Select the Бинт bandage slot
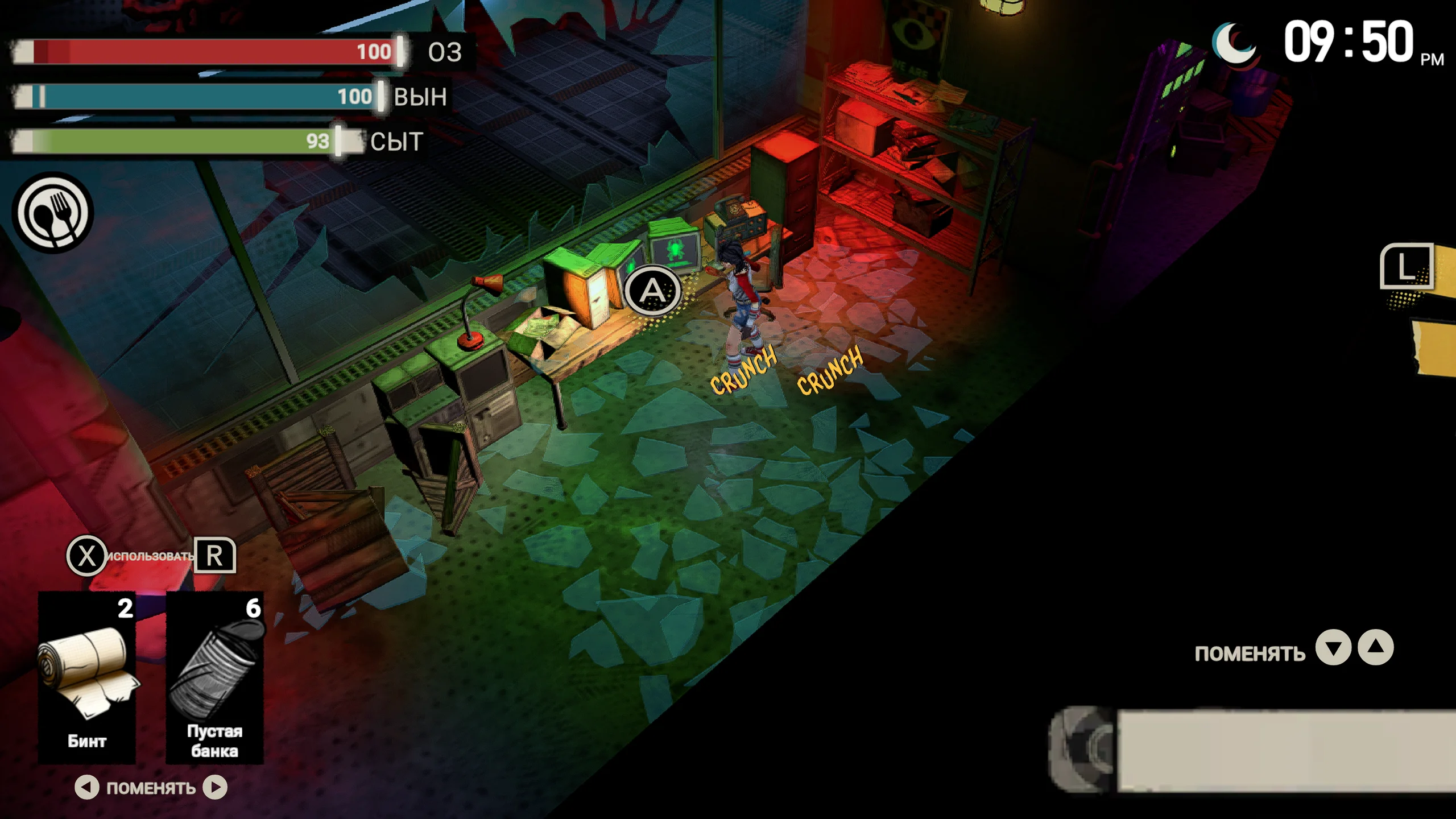This screenshot has width=1456, height=819. coord(87,677)
